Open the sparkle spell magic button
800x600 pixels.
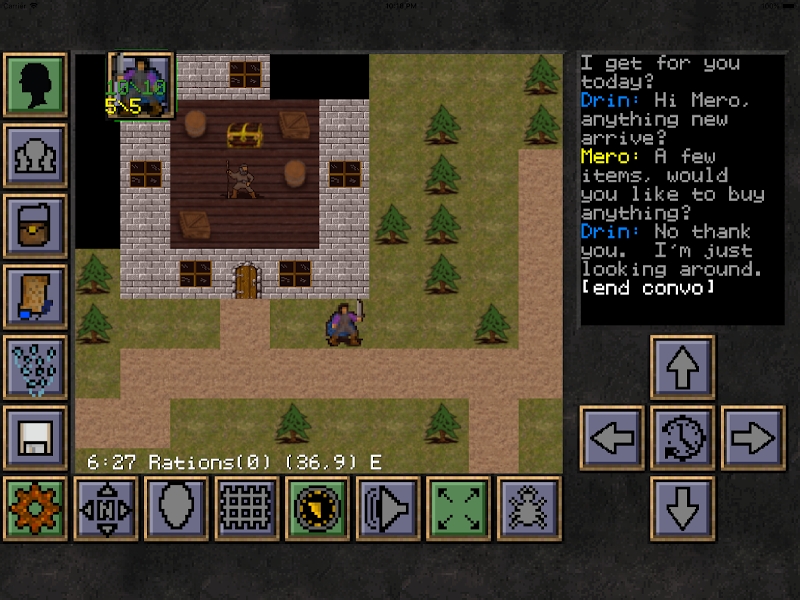coord(36,367)
